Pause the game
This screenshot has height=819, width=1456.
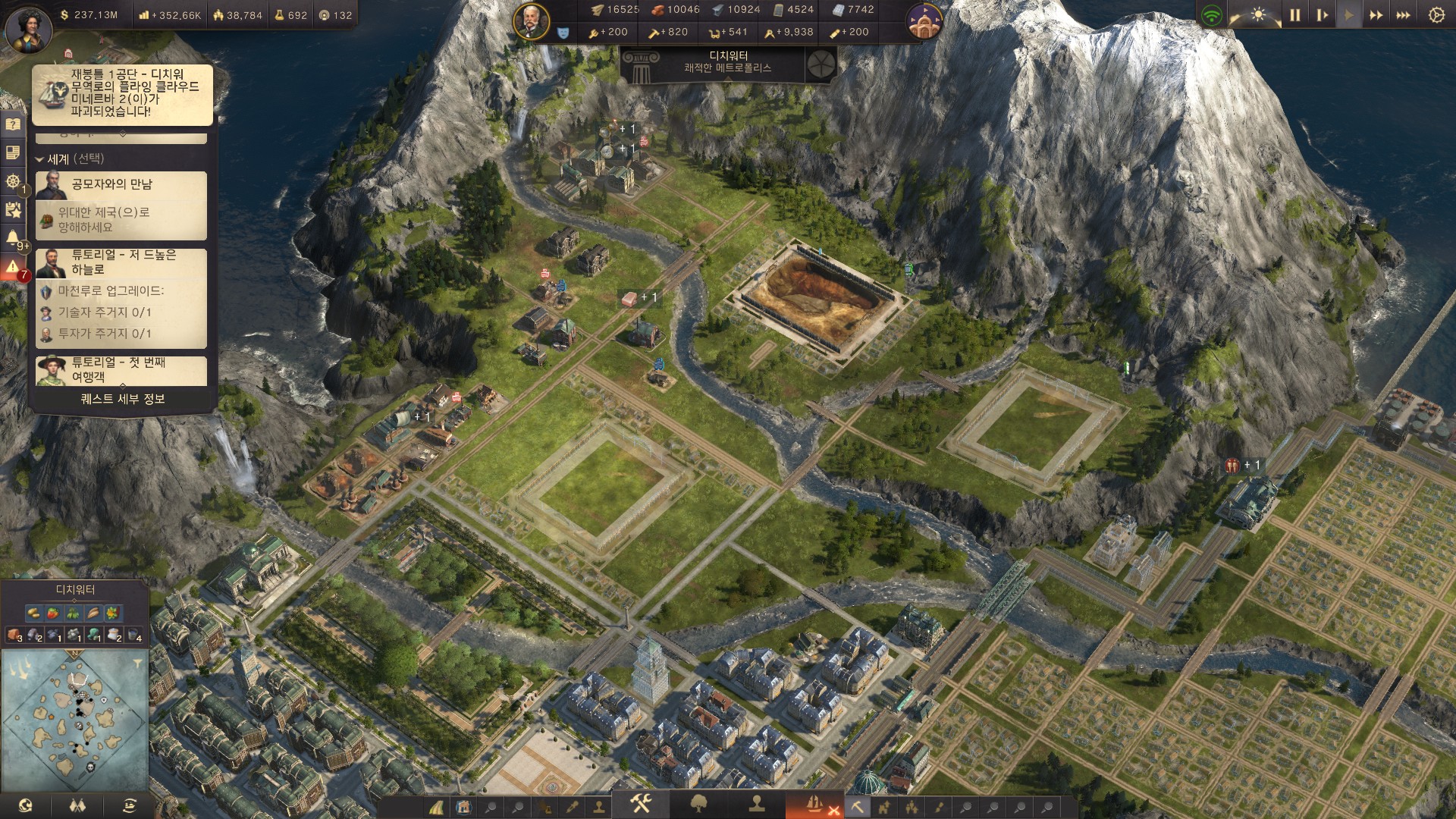1294,15
